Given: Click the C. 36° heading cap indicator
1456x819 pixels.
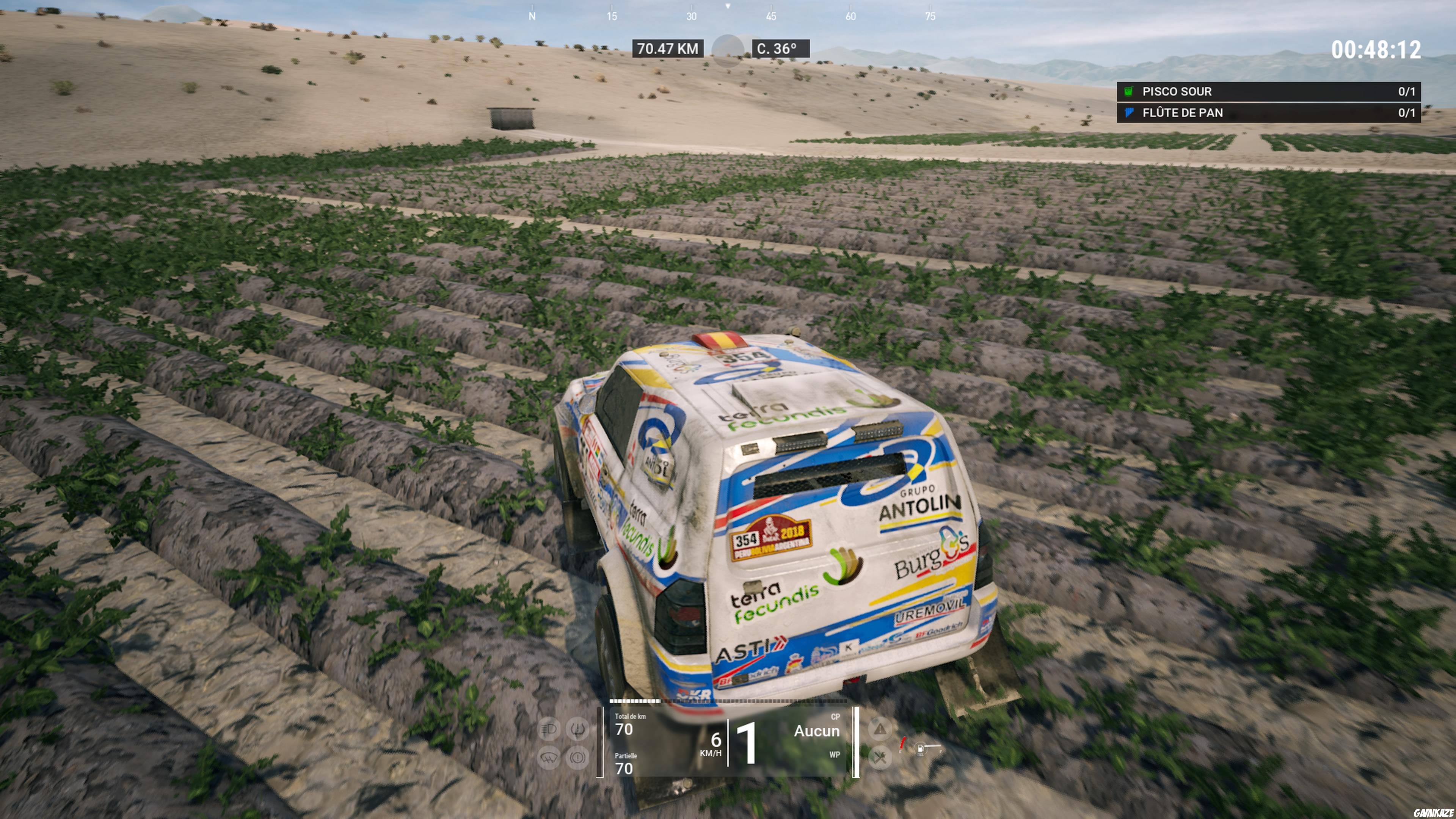Looking at the screenshot, I should 783,49.
